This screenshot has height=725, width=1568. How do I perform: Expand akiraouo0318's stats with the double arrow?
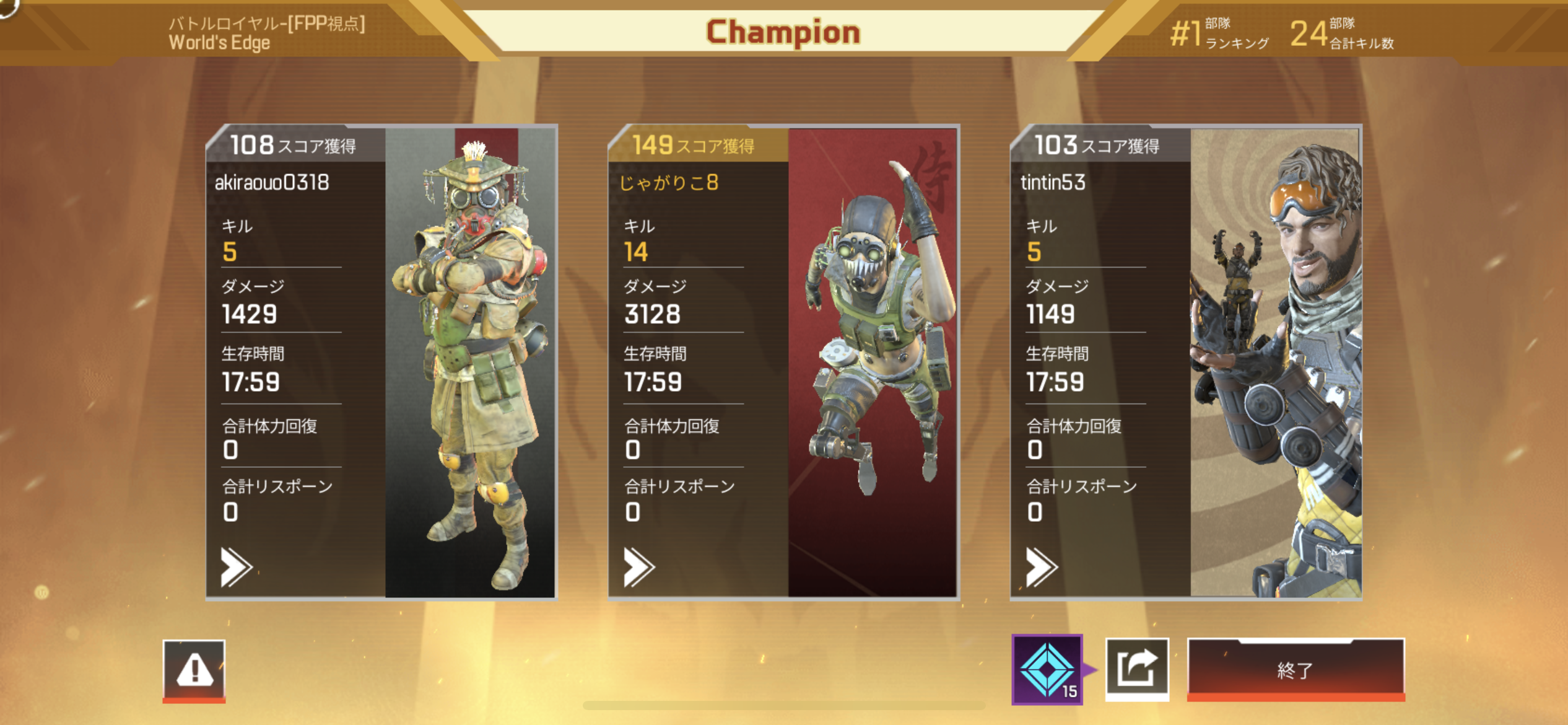pyautogui.click(x=236, y=566)
